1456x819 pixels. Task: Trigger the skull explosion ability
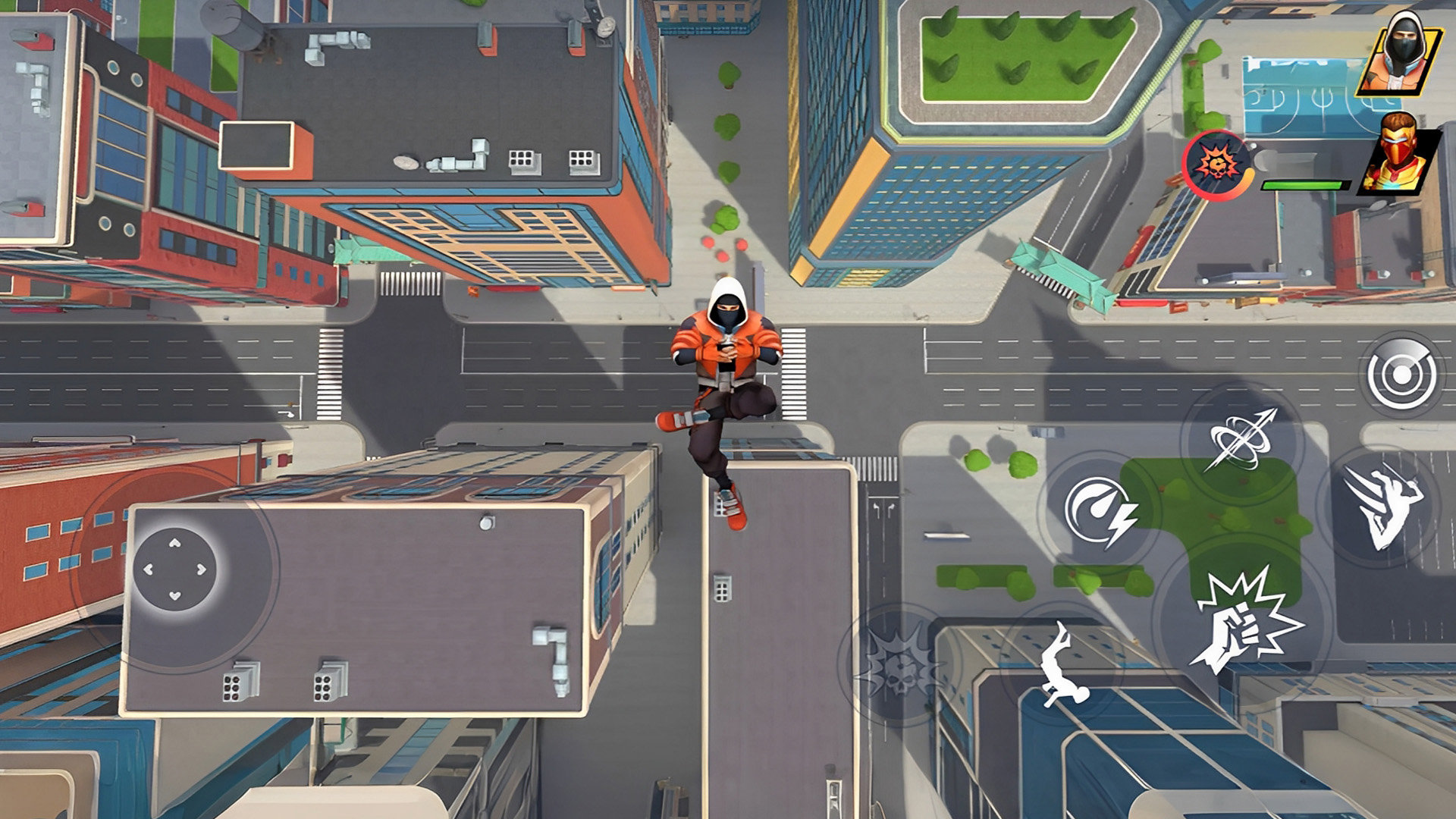pos(900,665)
